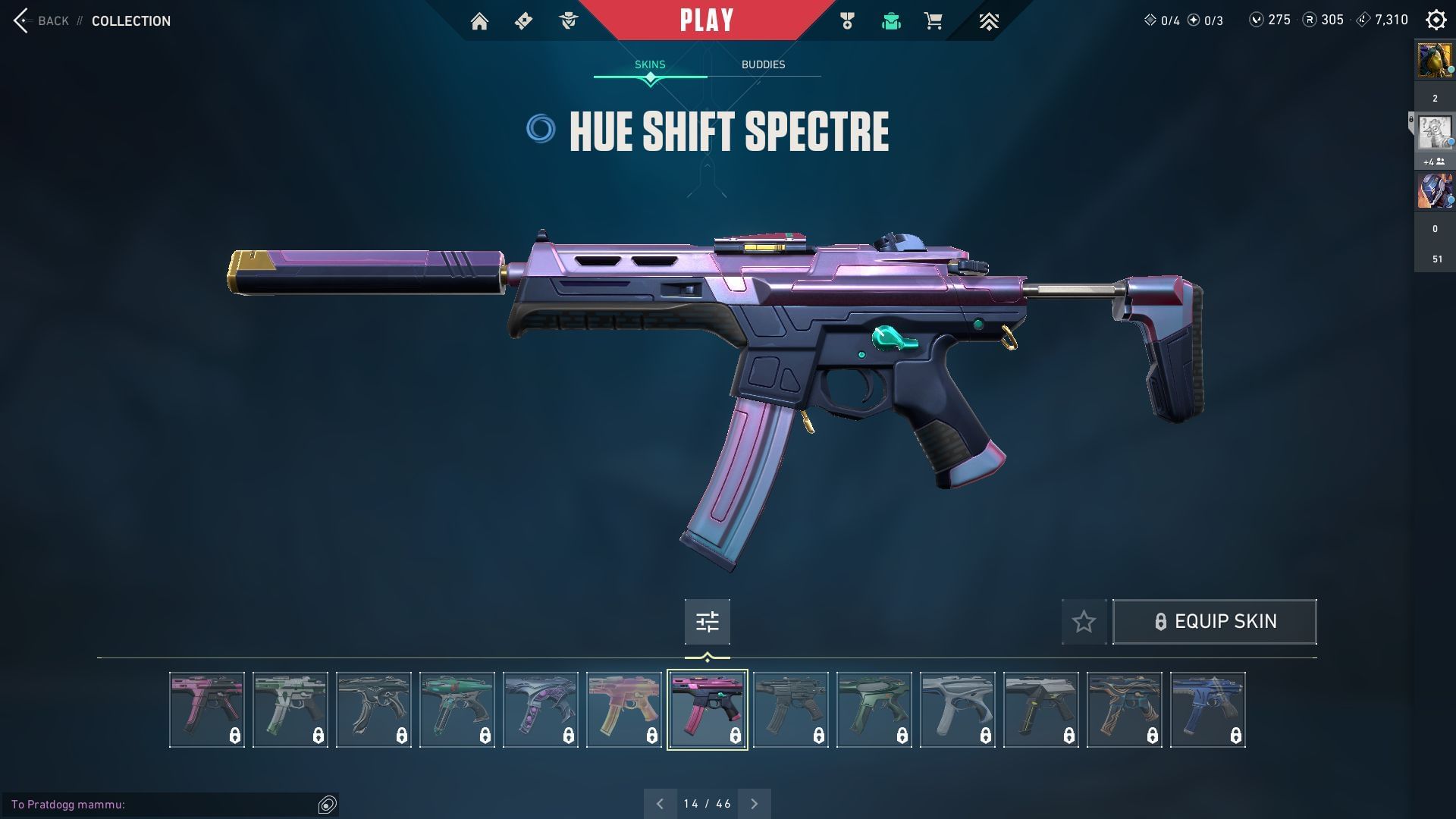Choose the blue Spectre skin thumbnail
The width and height of the screenshot is (1456, 819).
[x=1207, y=710]
